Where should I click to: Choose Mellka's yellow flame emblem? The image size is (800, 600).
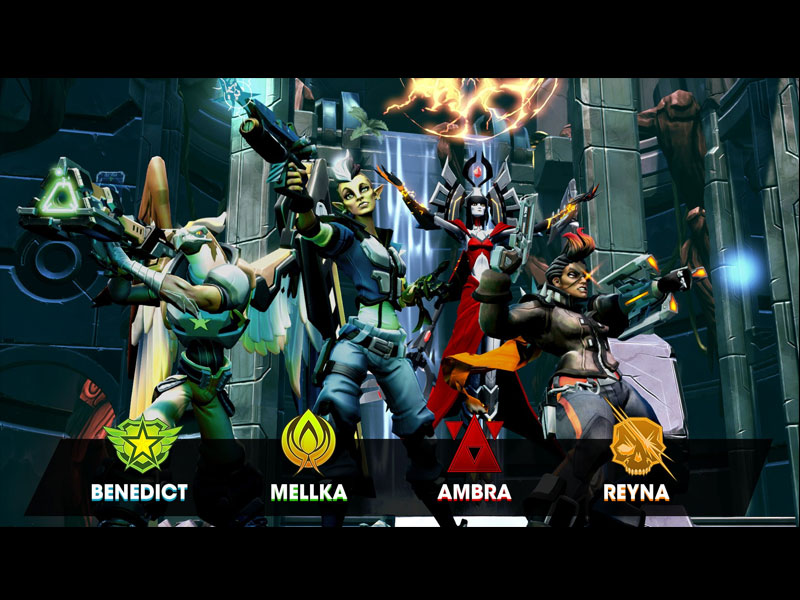(x=308, y=442)
